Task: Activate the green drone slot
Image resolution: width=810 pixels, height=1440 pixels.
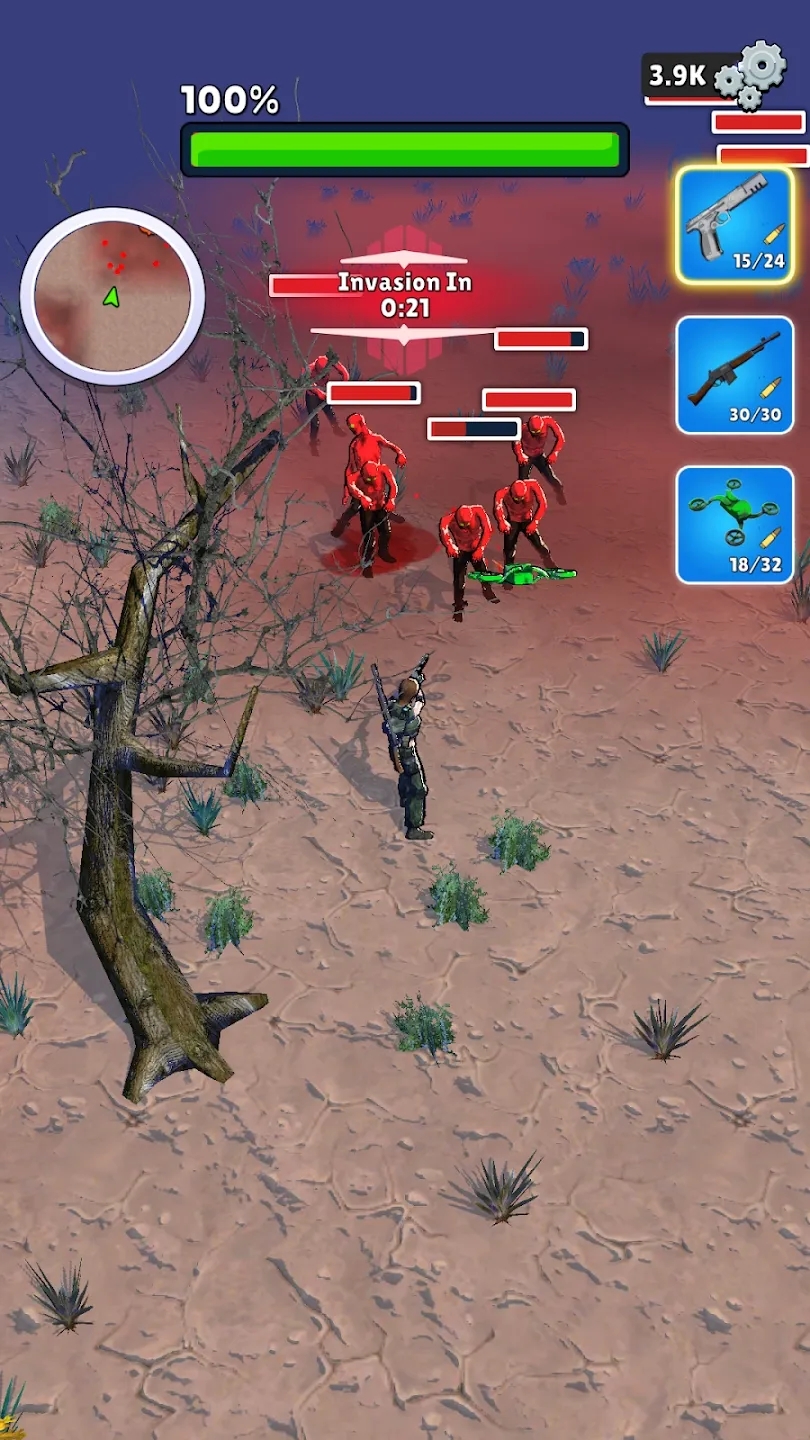Action: tap(735, 524)
